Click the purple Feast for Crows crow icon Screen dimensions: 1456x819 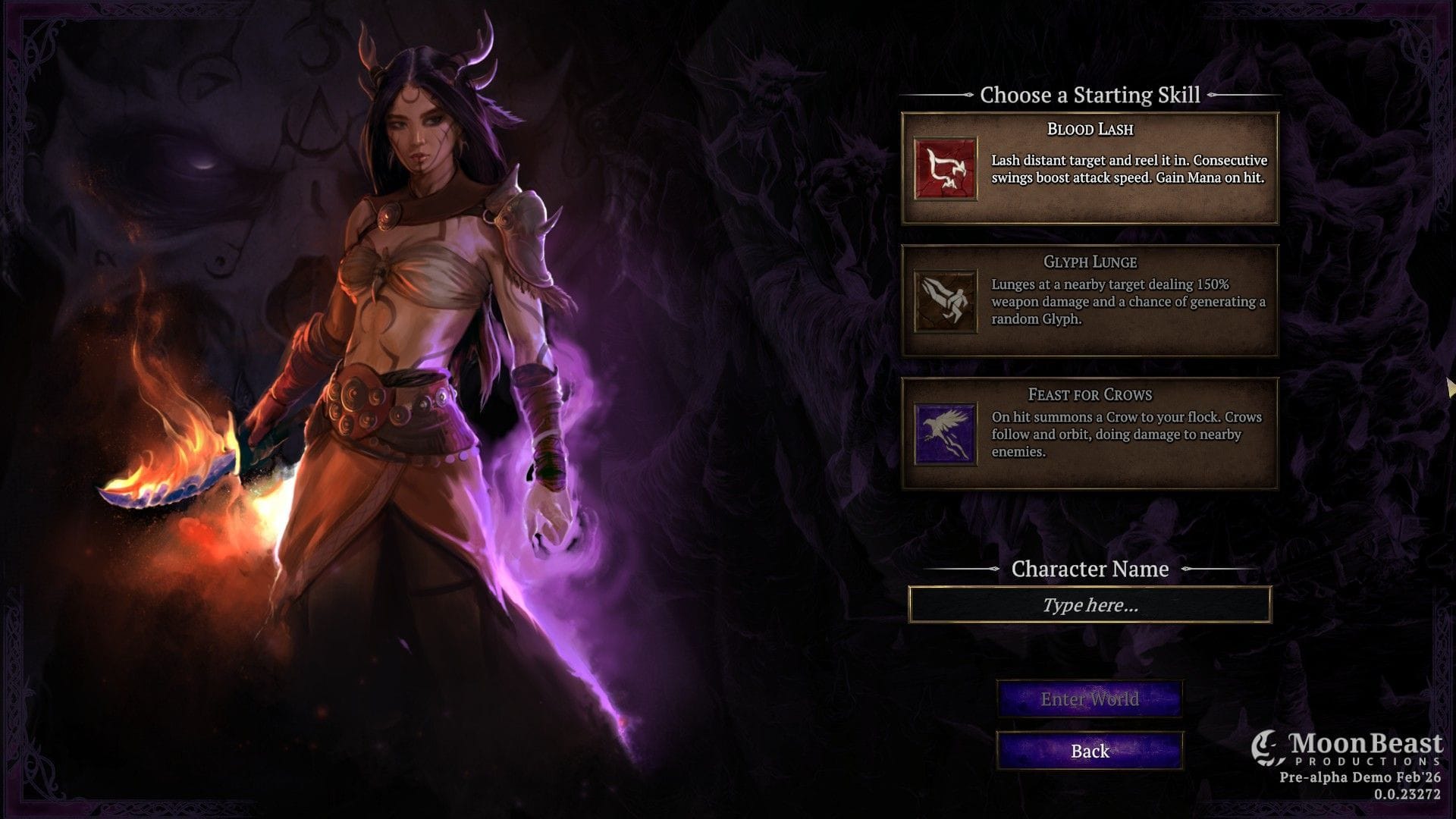(x=945, y=433)
